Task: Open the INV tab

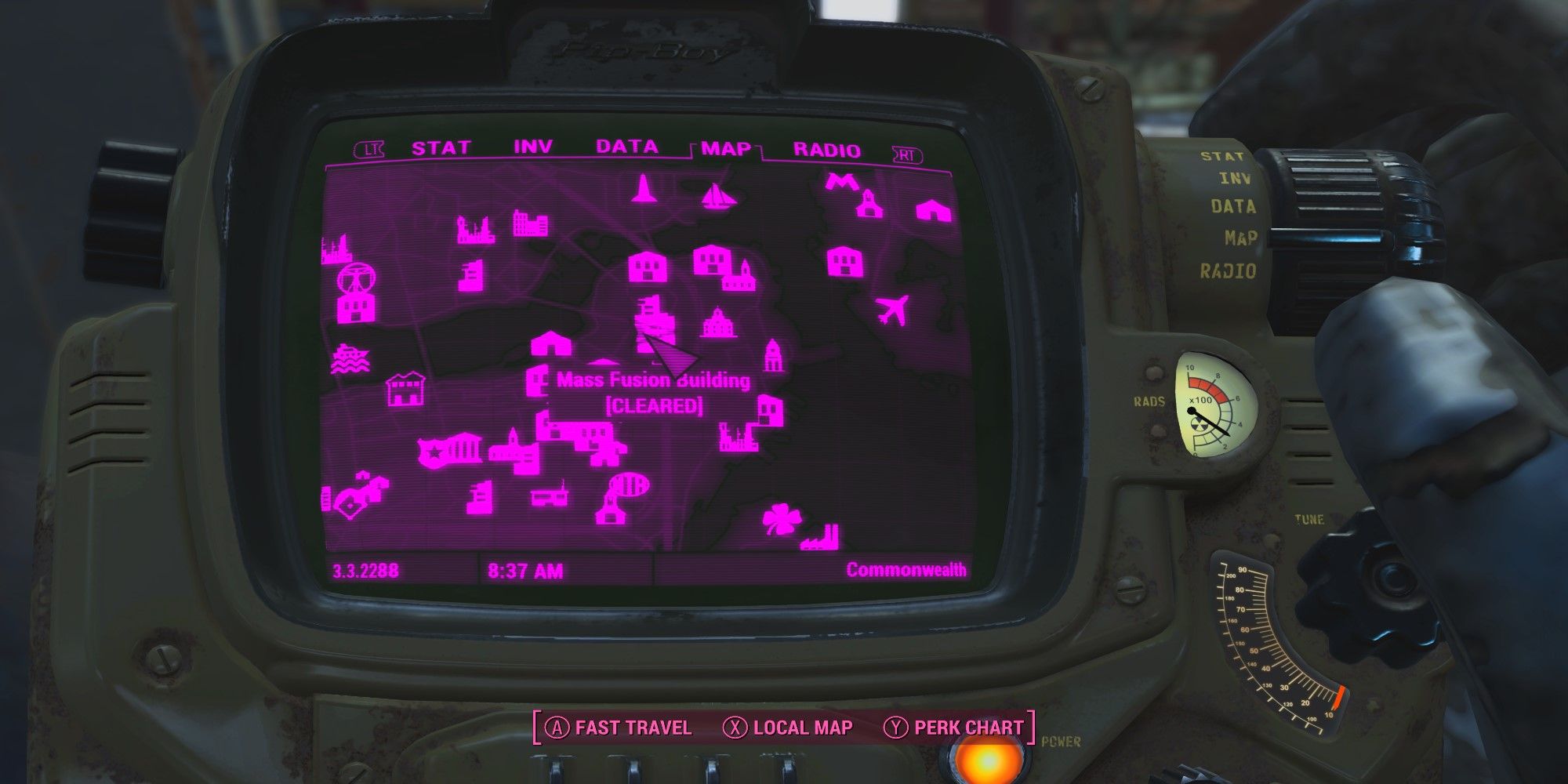Action: coord(532,147)
